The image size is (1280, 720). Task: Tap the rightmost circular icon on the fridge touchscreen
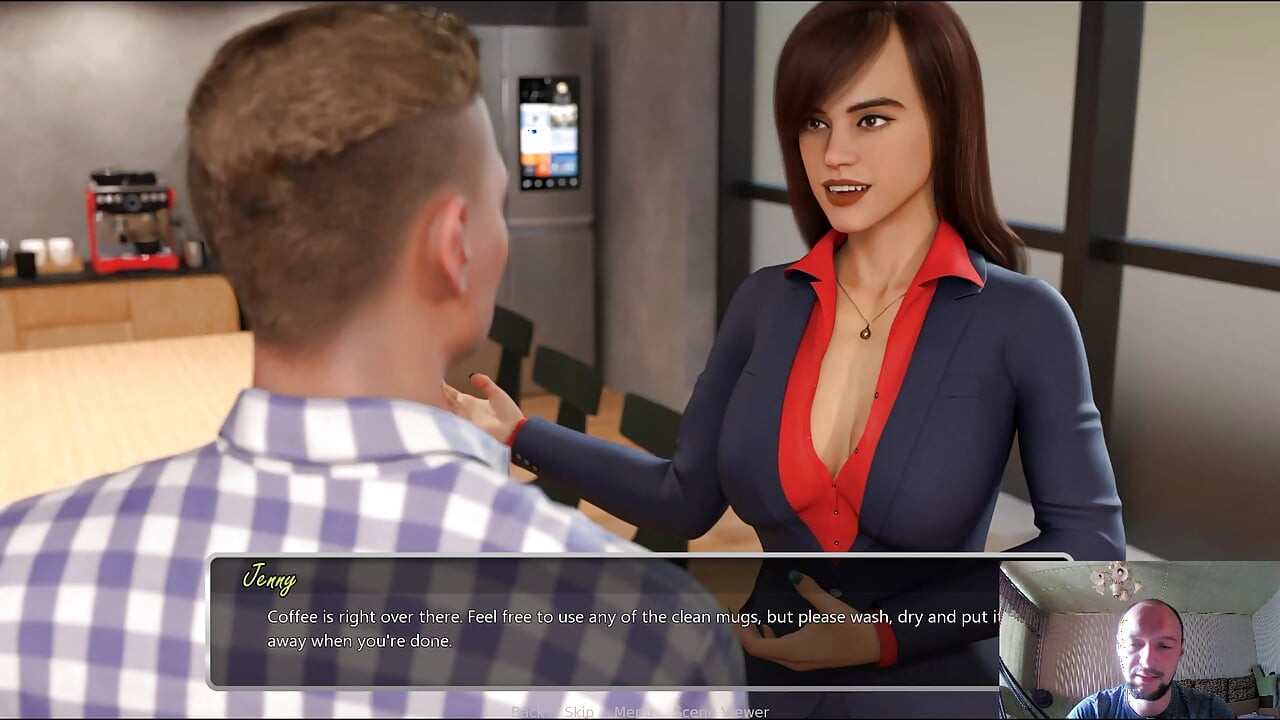[571, 183]
